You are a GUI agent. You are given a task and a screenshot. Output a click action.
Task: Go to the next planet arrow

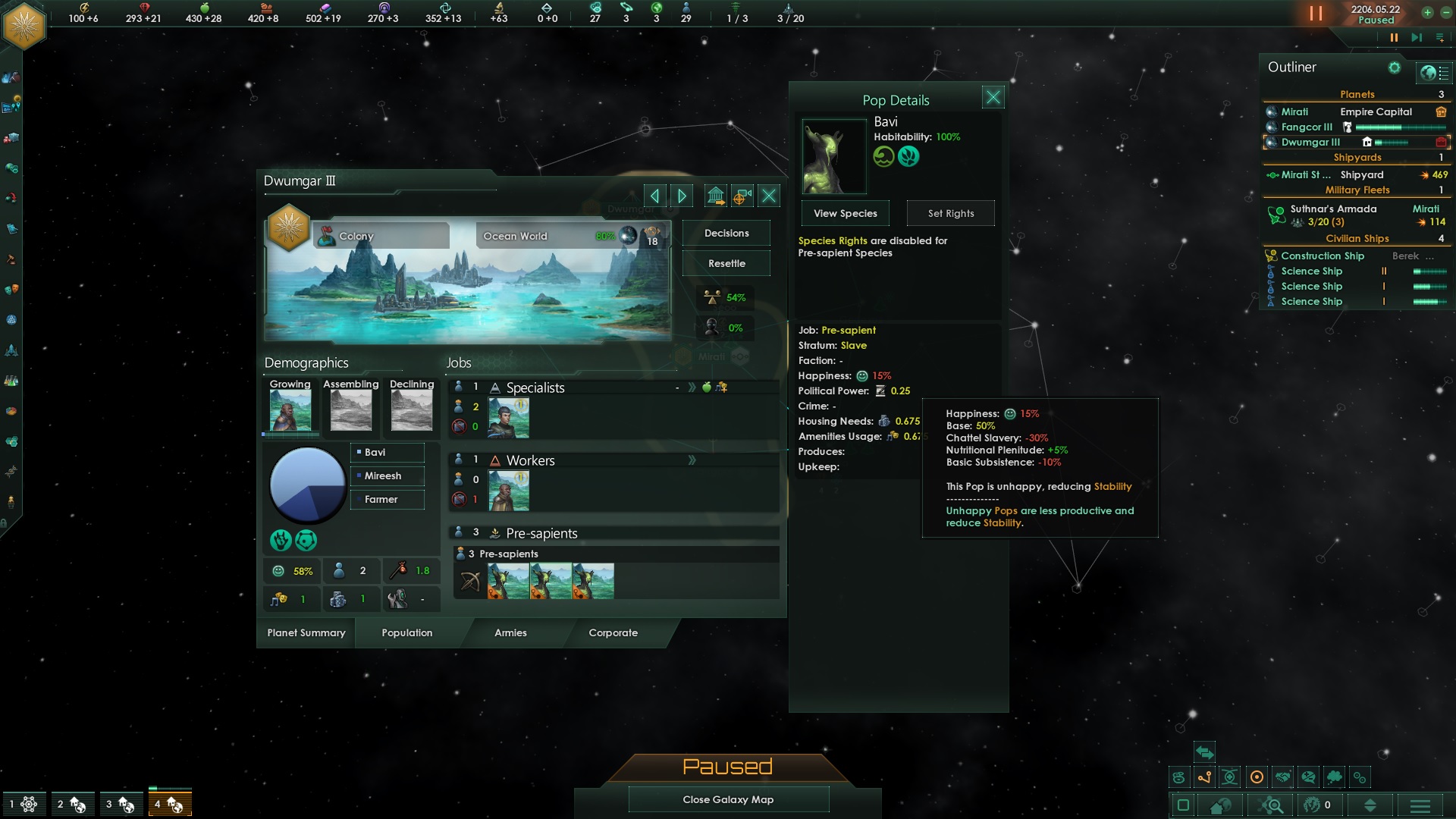coord(682,196)
